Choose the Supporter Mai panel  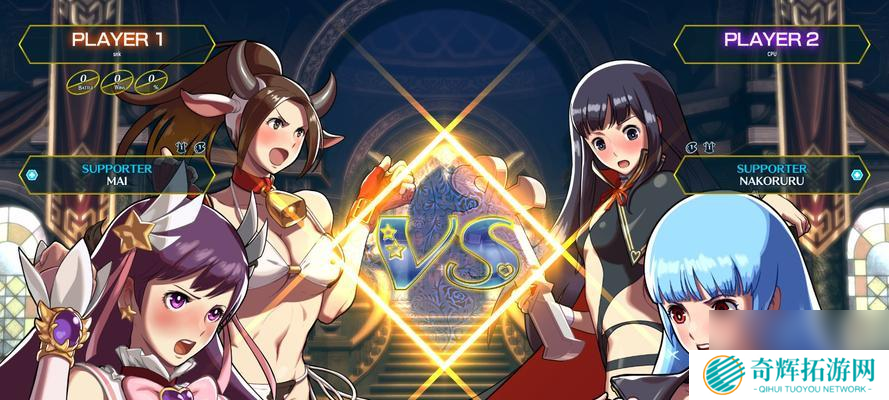click(x=117, y=175)
